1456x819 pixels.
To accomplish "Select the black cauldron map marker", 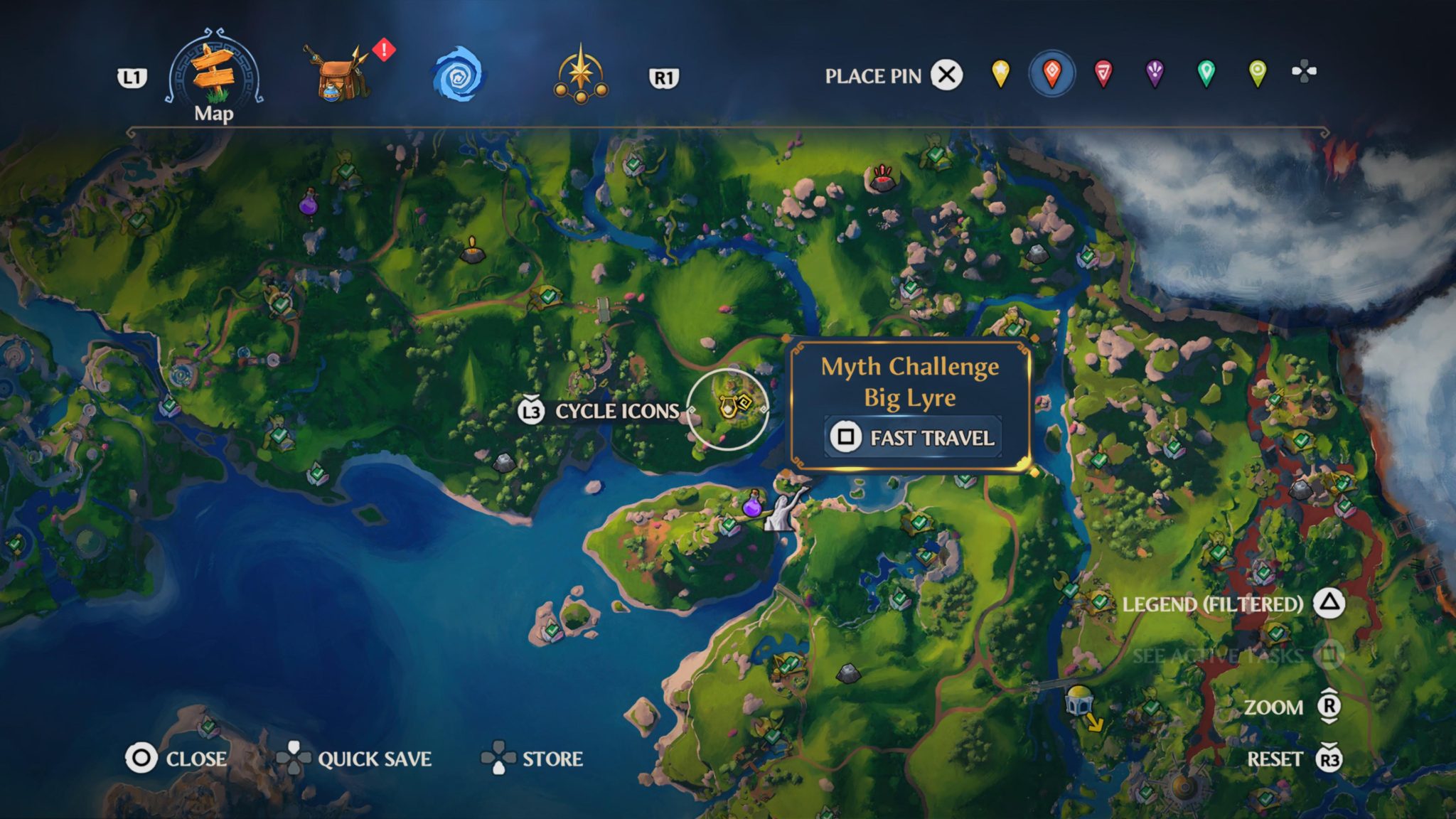I will [472, 250].
